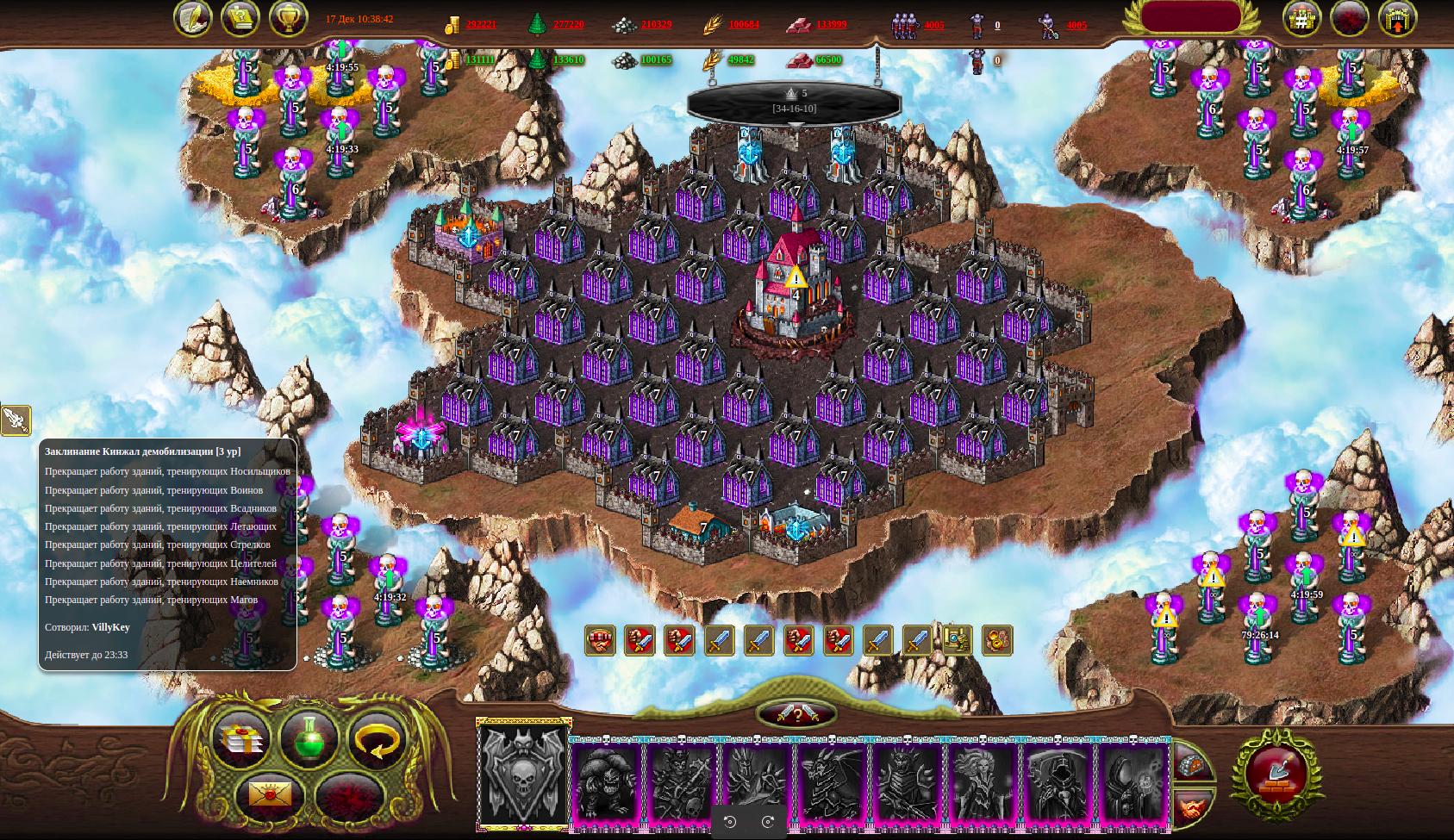Image resolution: width=1454 pixels, height=840 pixels.
Task: Show the trophy rankings
Action: tap(288, 19)
